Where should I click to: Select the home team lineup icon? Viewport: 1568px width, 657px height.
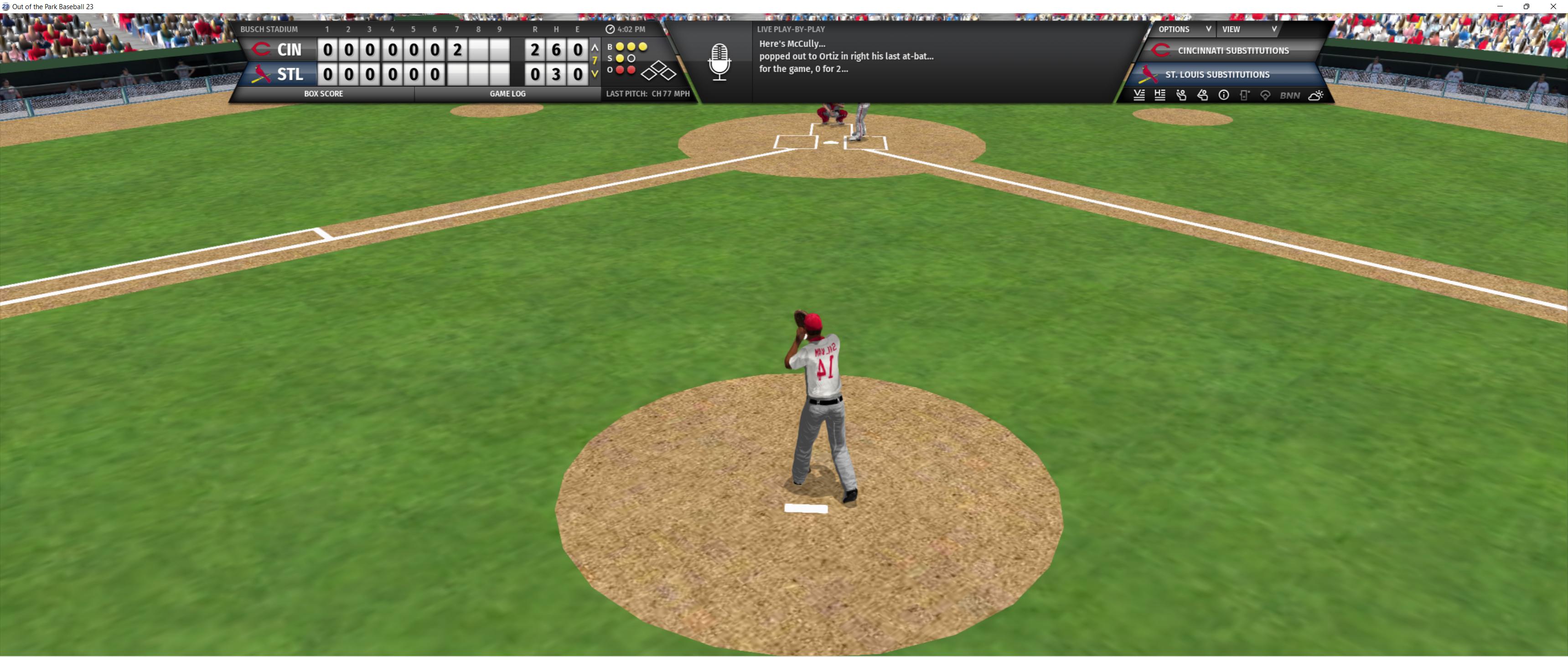click(1160, 95)
